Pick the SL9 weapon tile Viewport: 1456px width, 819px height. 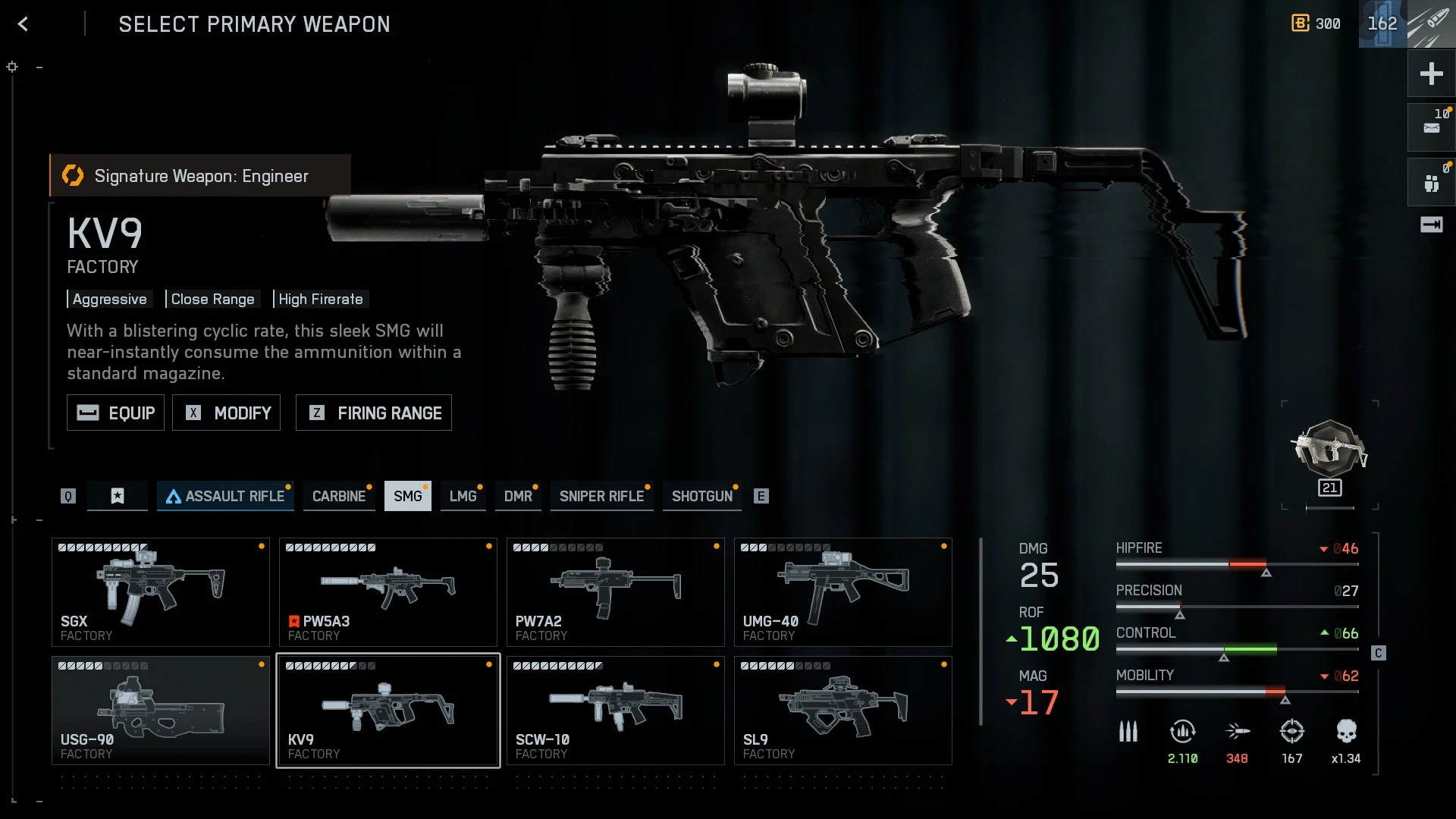point(843,710)
